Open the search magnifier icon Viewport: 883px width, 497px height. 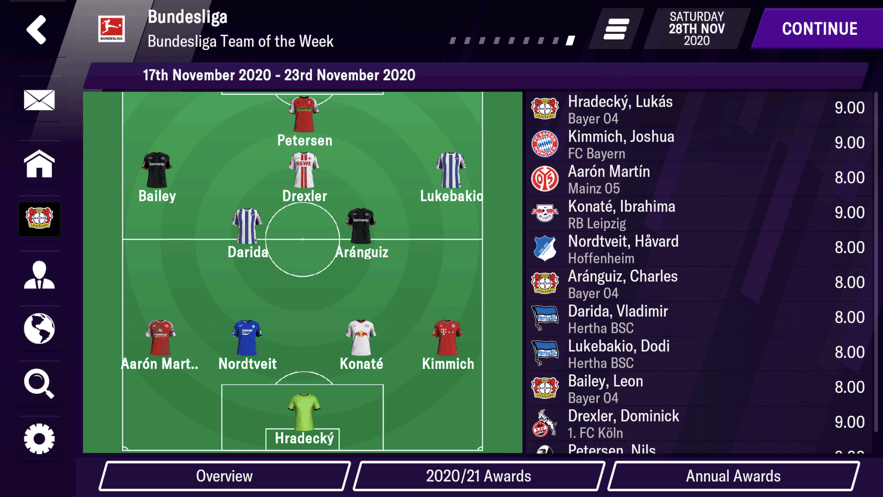[39, 384]
